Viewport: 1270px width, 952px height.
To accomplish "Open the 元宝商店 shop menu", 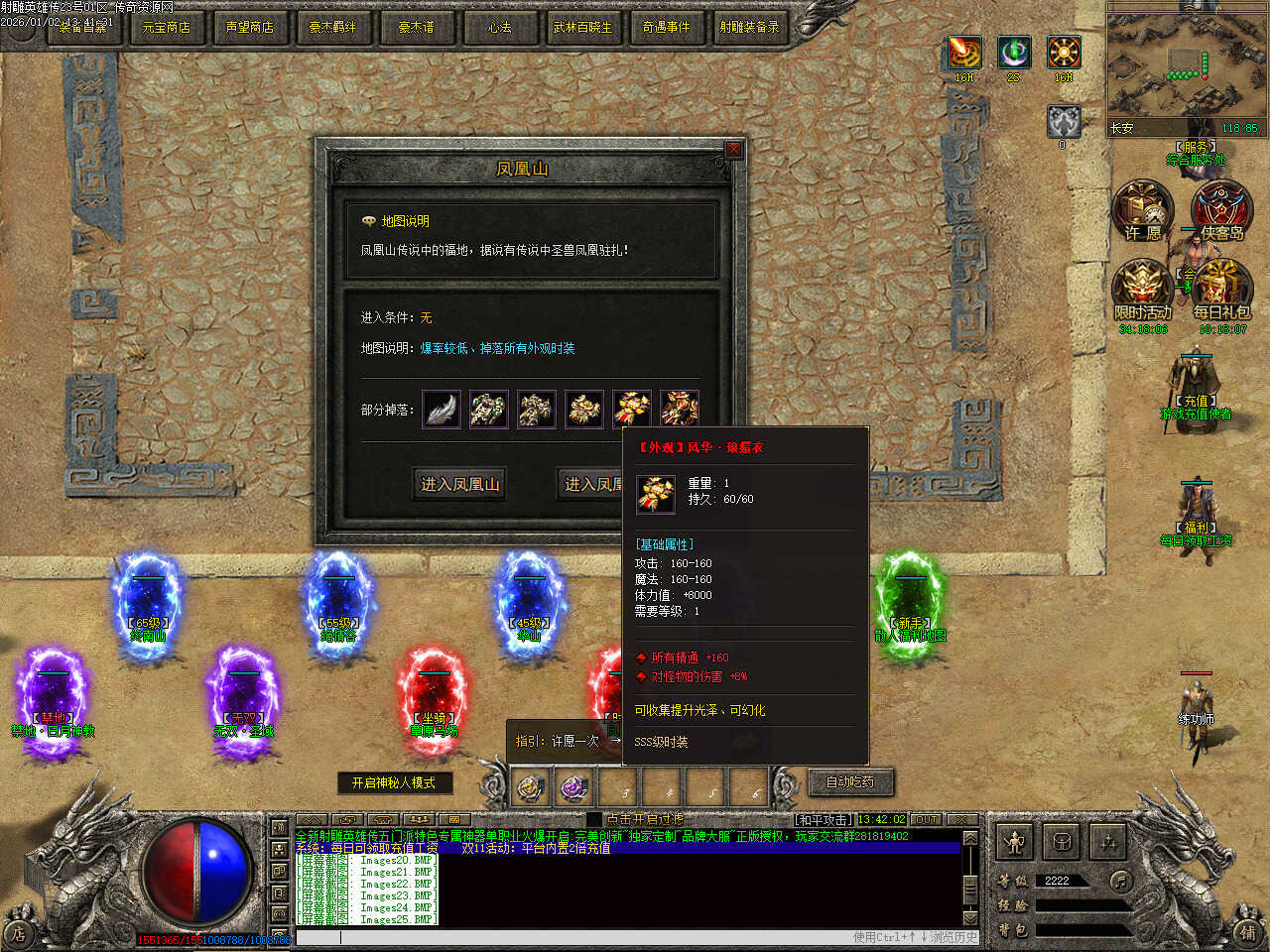I will (166, 27).
